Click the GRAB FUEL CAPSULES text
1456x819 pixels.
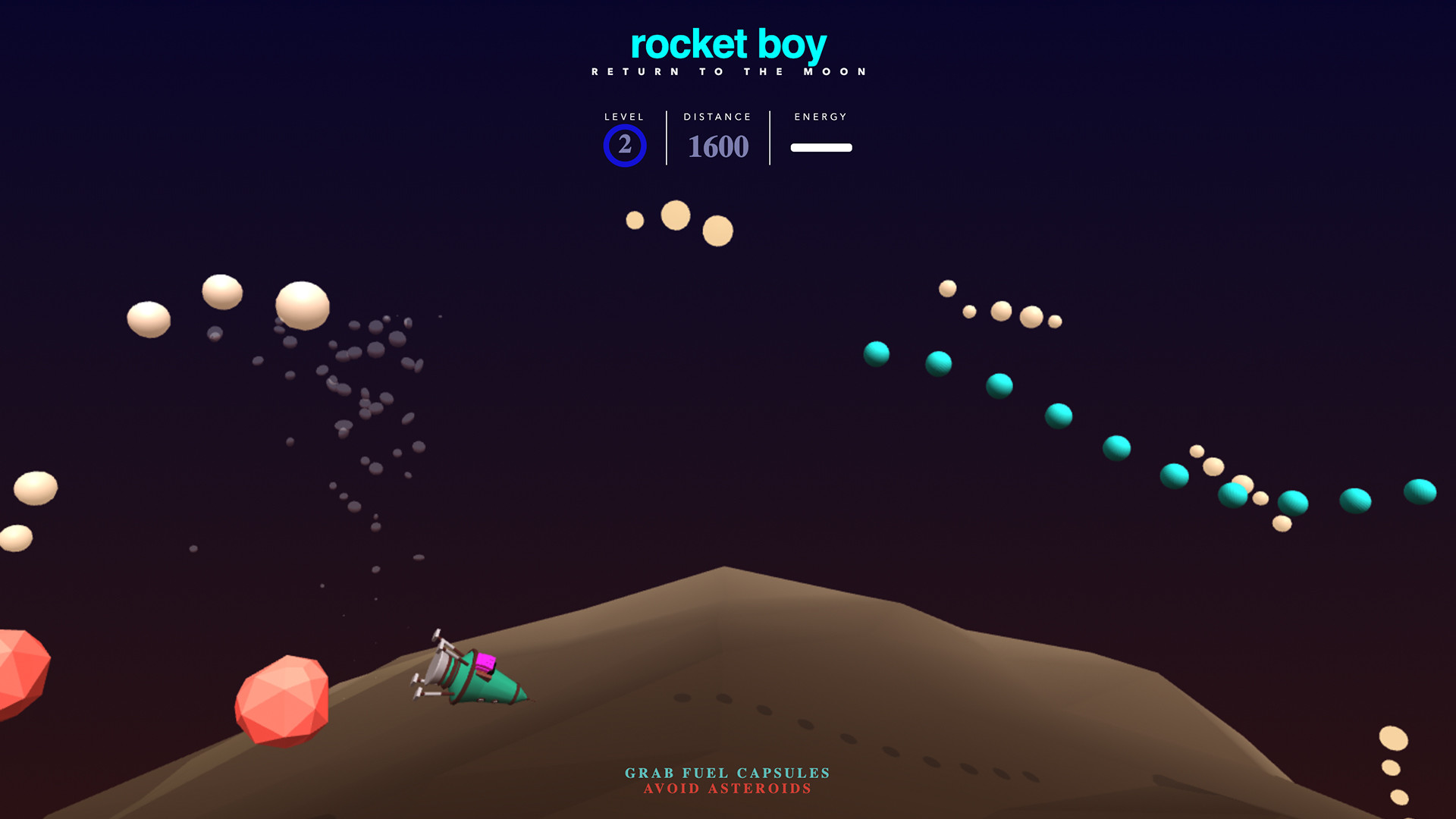point(726,772)
